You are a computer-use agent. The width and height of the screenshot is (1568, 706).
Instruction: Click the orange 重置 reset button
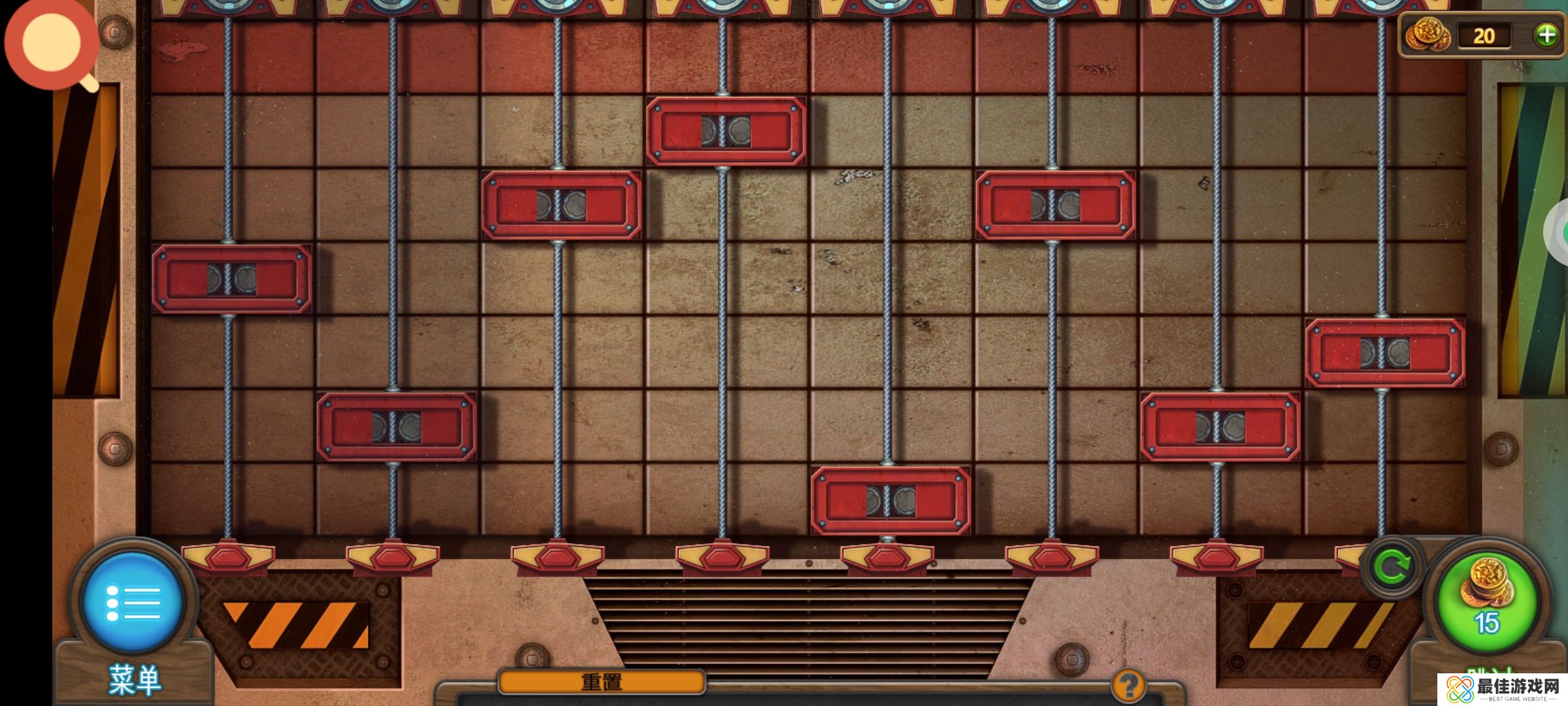[x=601, y=682]
